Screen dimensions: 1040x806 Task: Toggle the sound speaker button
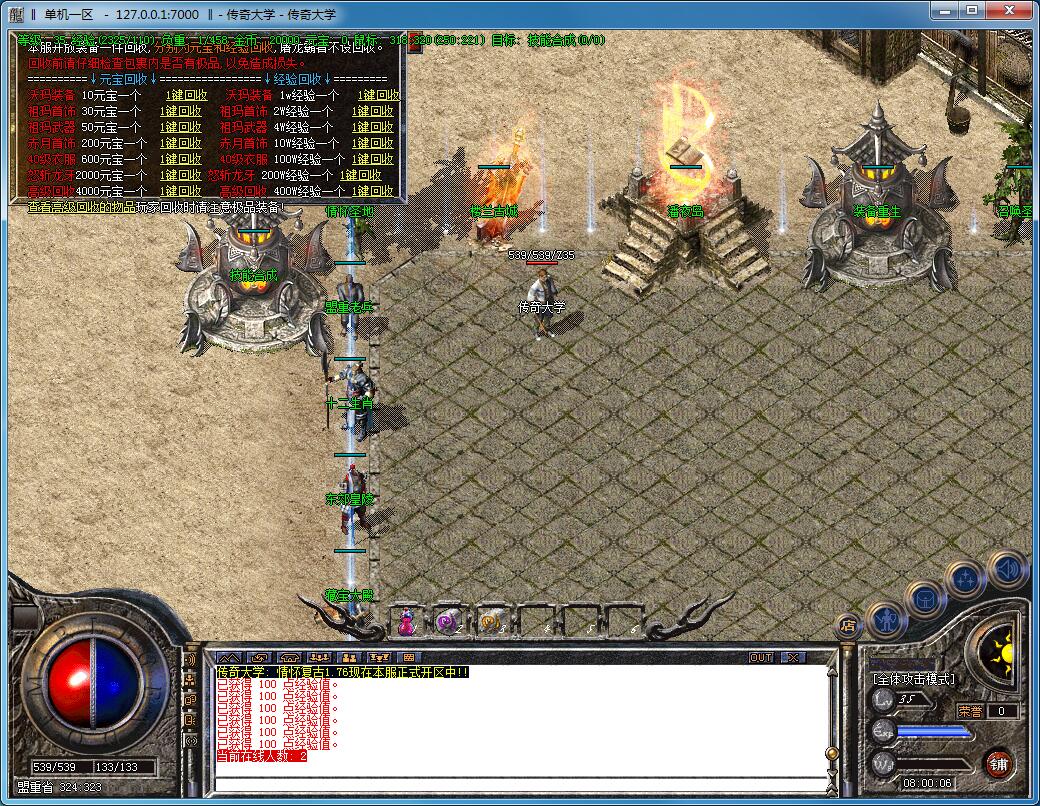1007,569
